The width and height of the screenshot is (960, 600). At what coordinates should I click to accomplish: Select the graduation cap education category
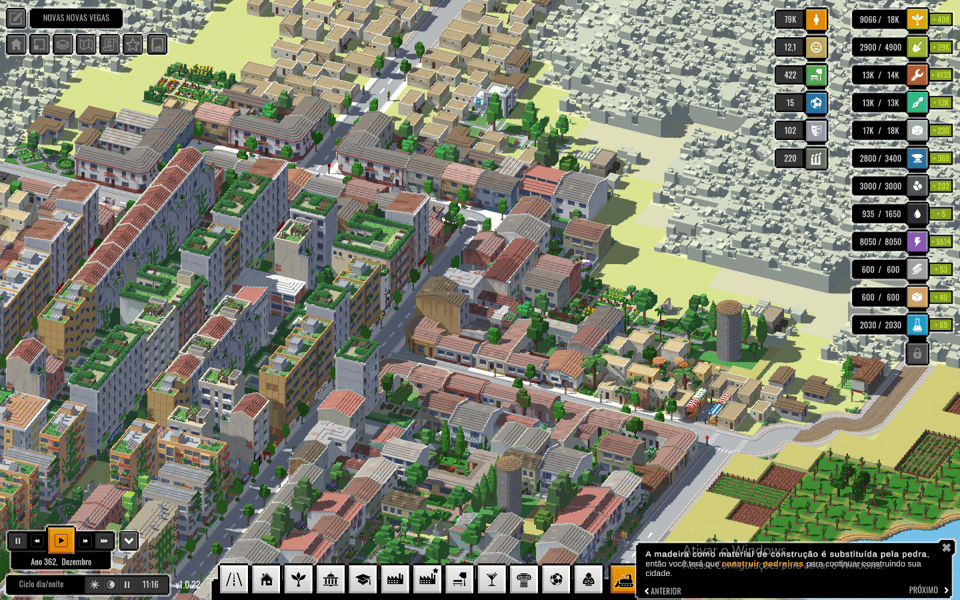tap(362, 579)
